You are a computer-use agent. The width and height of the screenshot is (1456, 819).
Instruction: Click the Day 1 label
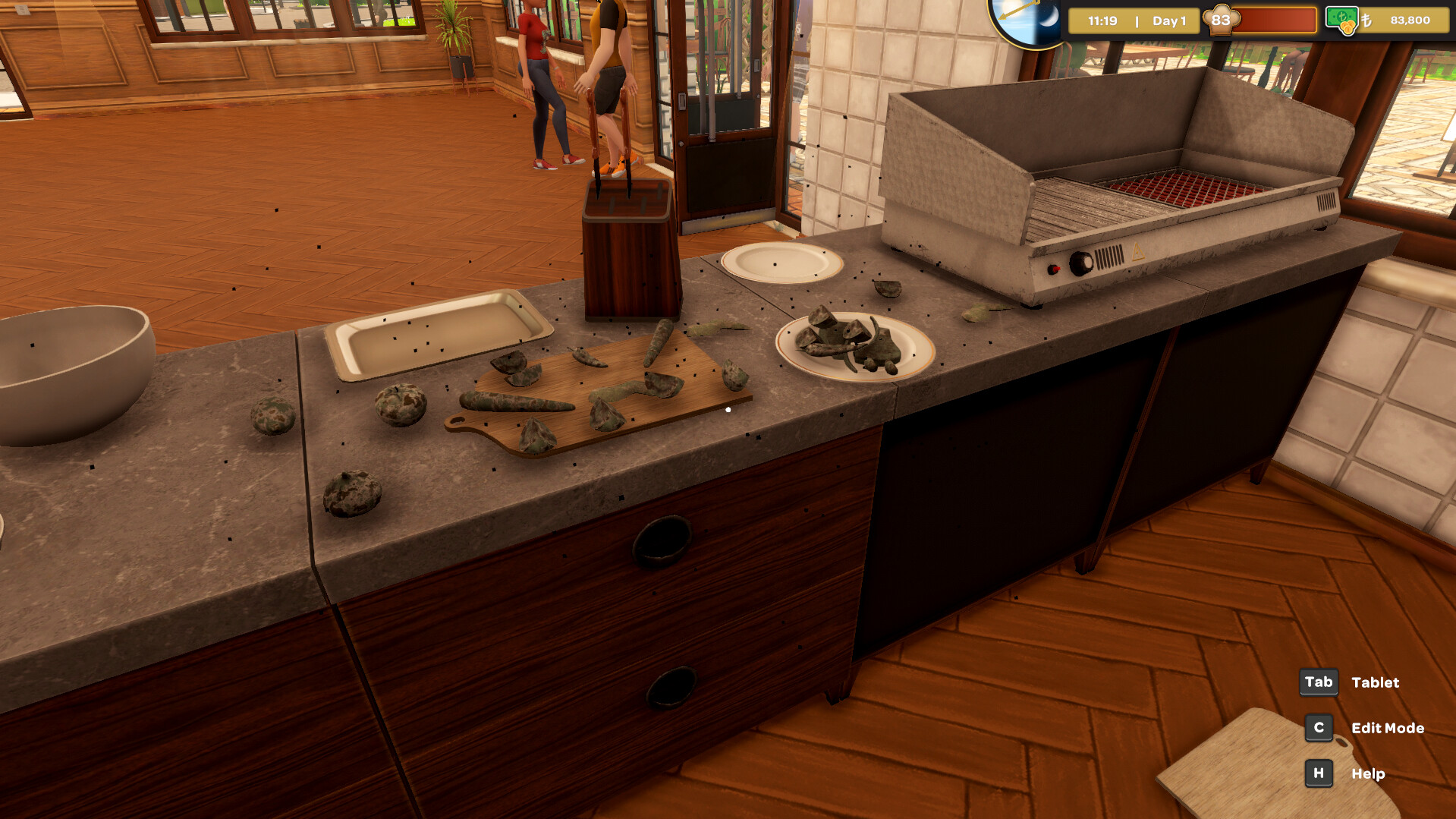point(1170,20)
